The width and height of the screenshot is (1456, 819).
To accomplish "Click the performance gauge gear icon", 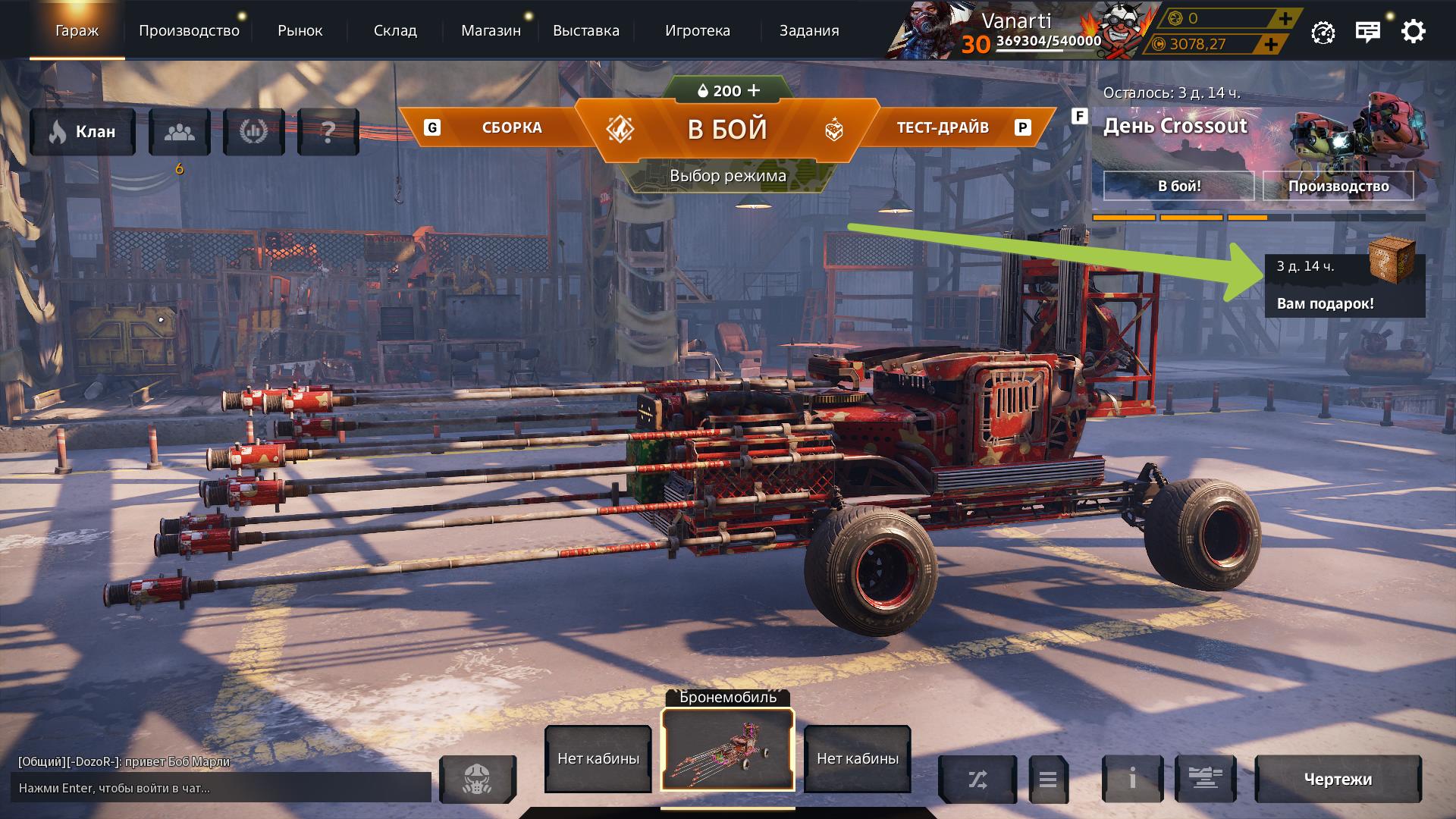I will pyautogui.click(x=1323, y=31).
